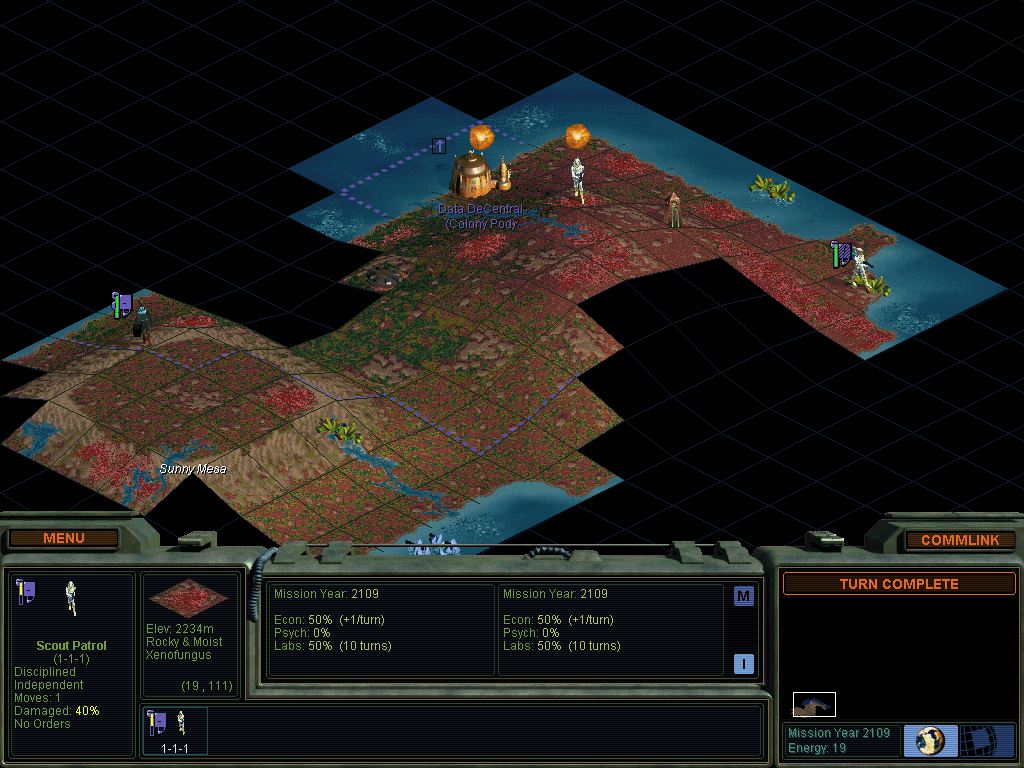End turn with TURN COMPLETE
Image resolution: width=1024 pixels, height=768 pixels.
[898, 584]
